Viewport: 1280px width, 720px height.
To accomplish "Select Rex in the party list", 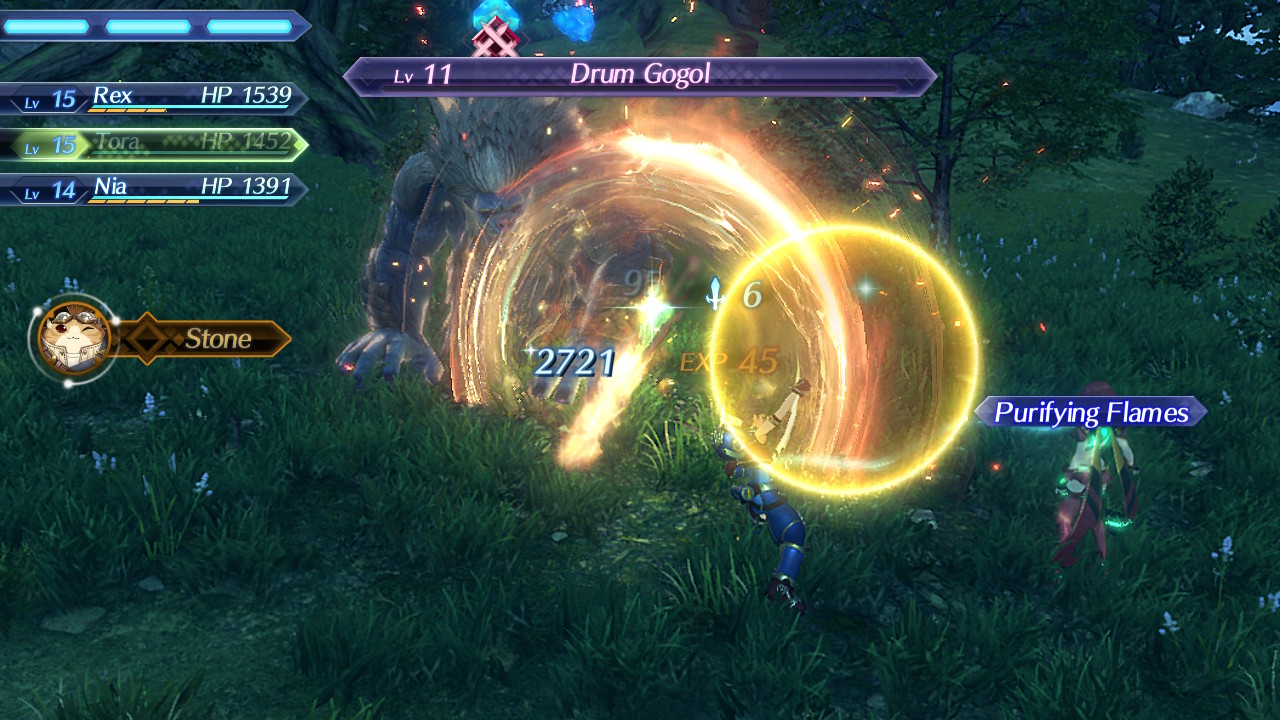I will point(155,97).
